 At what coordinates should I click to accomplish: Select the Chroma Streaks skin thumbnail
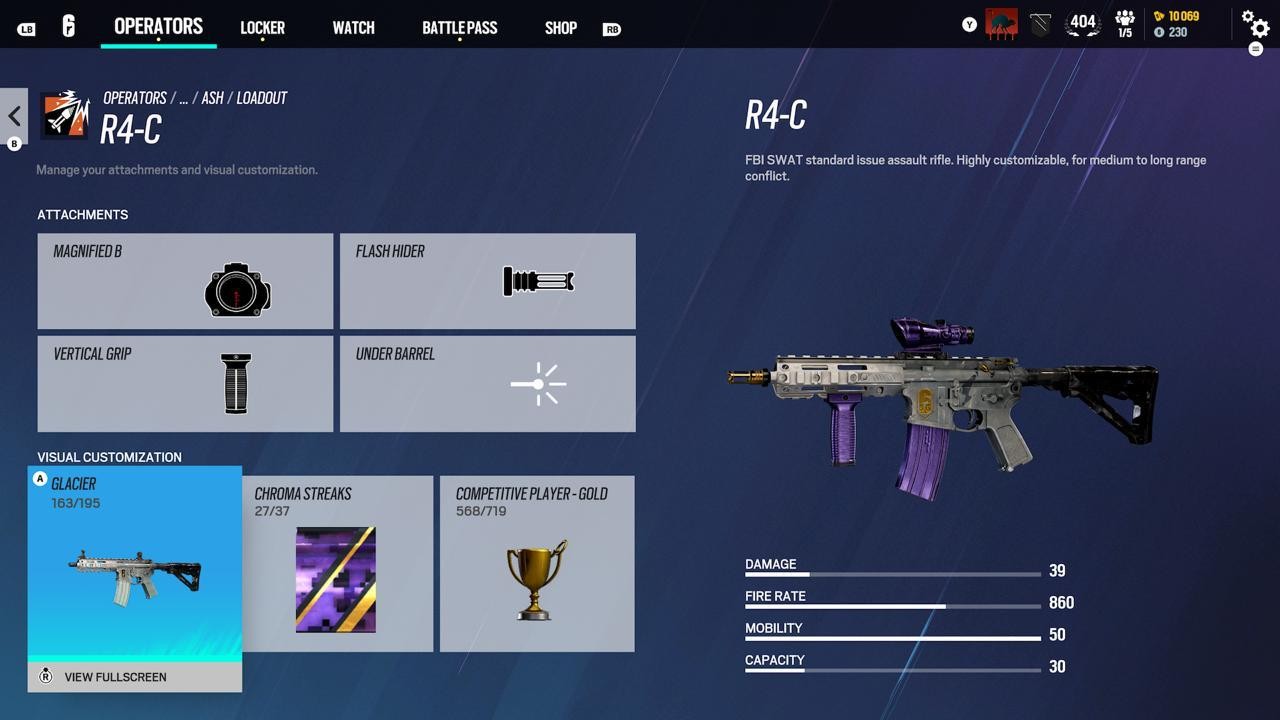(335, 578)
